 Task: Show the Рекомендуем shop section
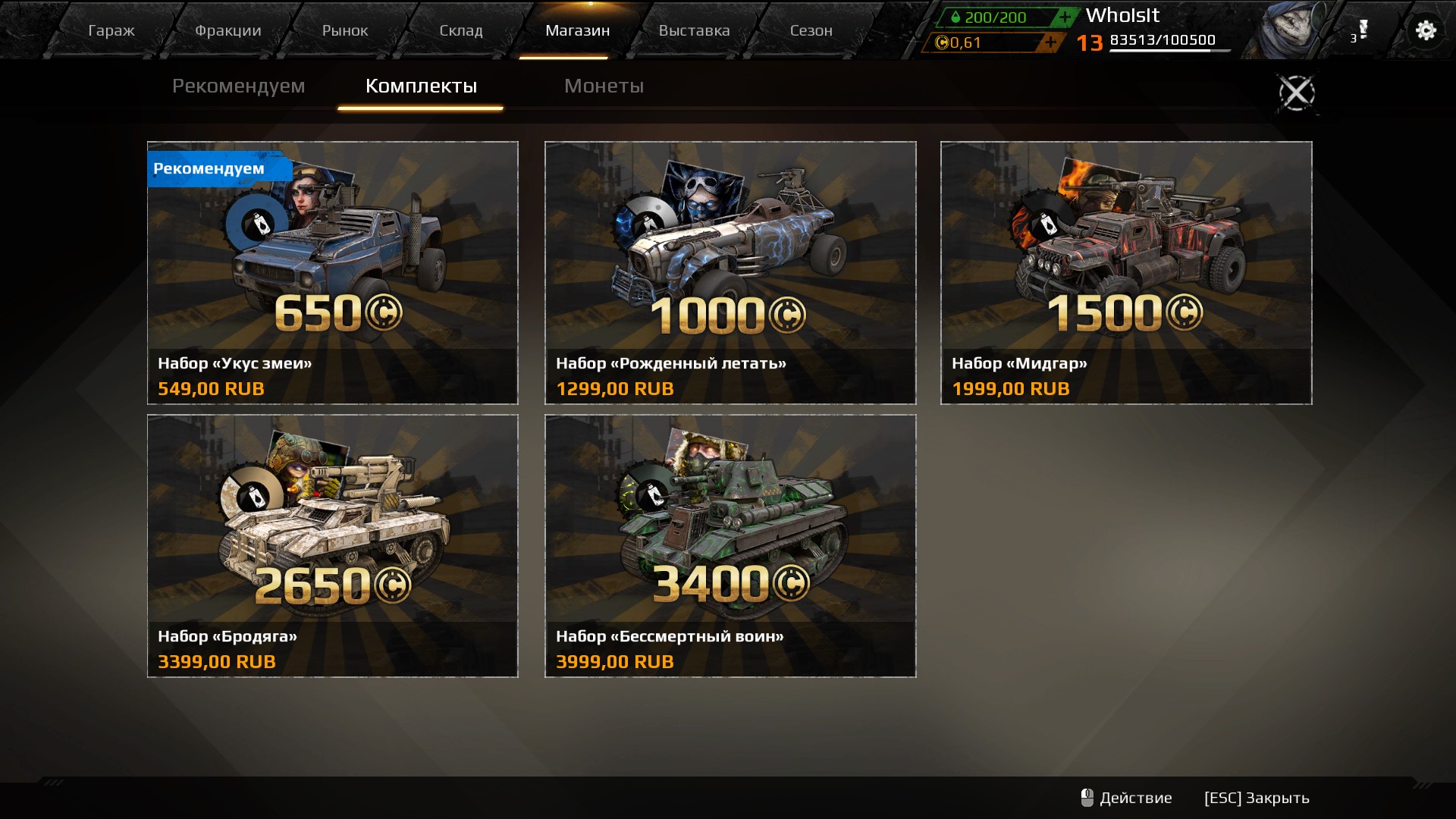click(x=238, y=86)
